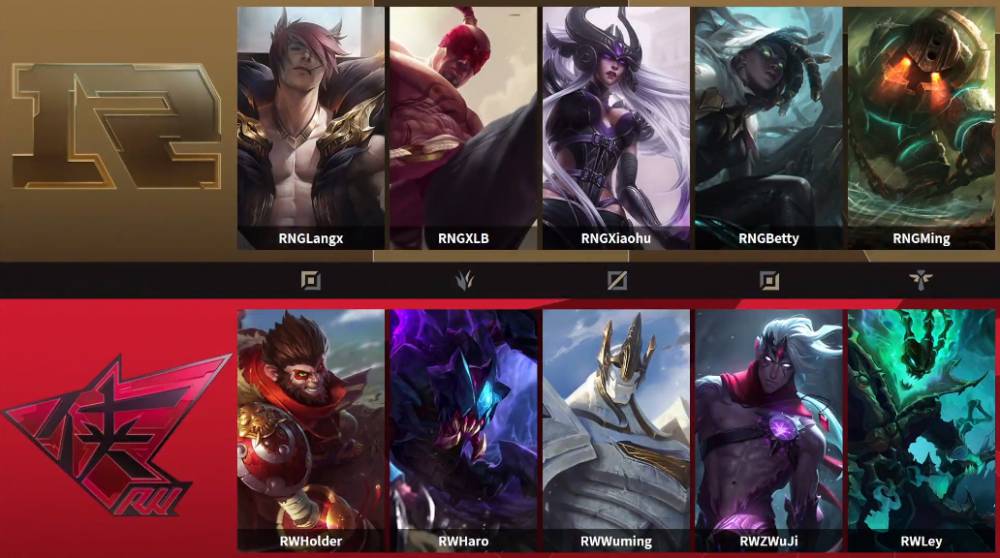
Task: Select RNGLangx's Sett champion card
Action: coord(311,128)
